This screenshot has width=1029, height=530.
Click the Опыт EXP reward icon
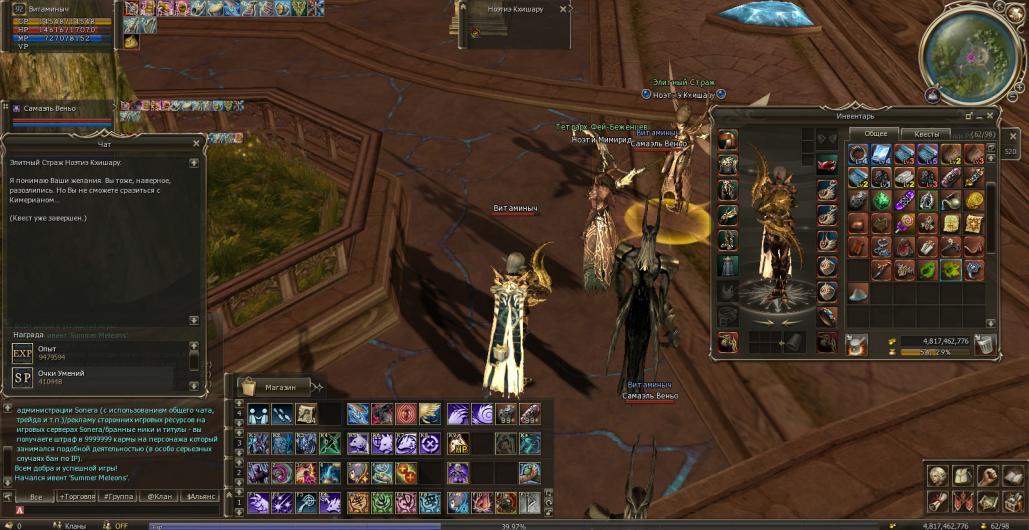(x=22, y=353)
